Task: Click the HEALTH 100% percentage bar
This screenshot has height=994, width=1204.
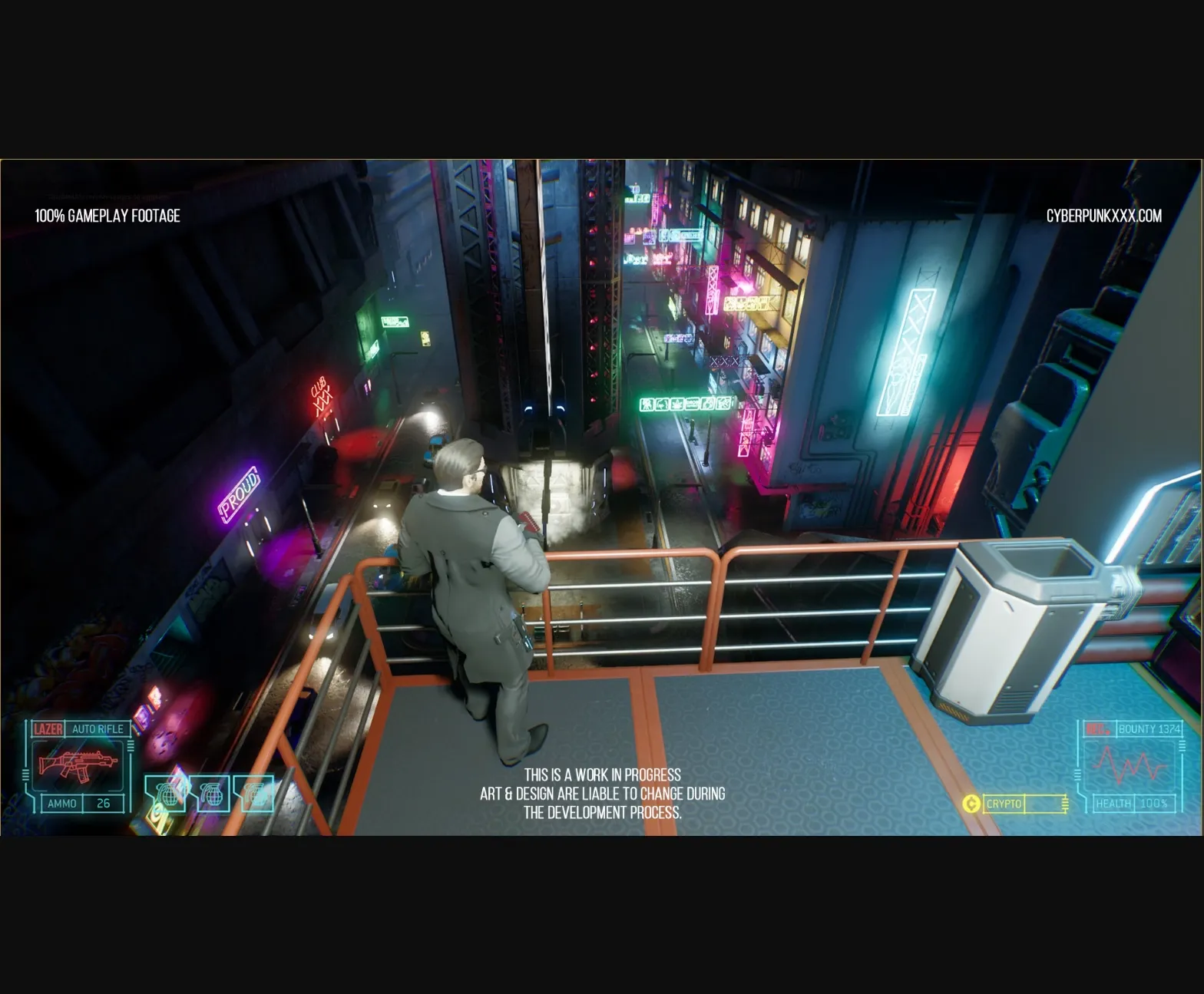Action: [x=1156, y=804]
